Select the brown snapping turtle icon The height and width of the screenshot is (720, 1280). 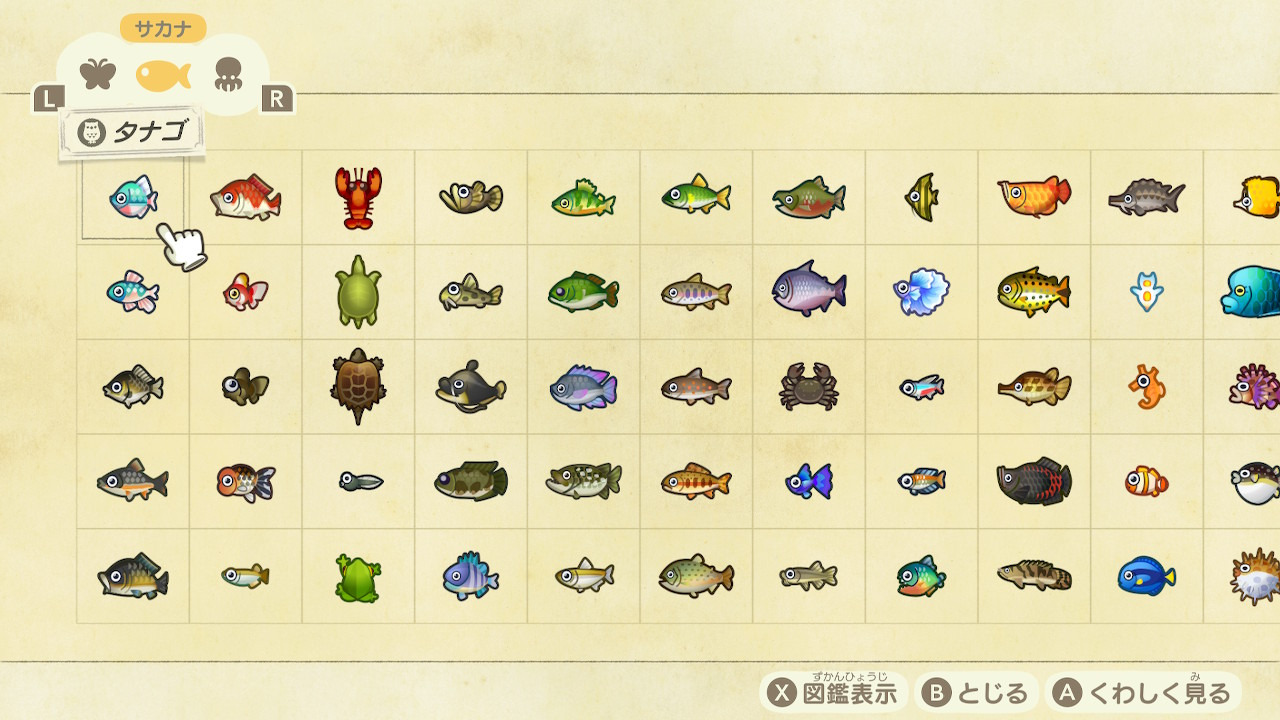coord(356,388)
